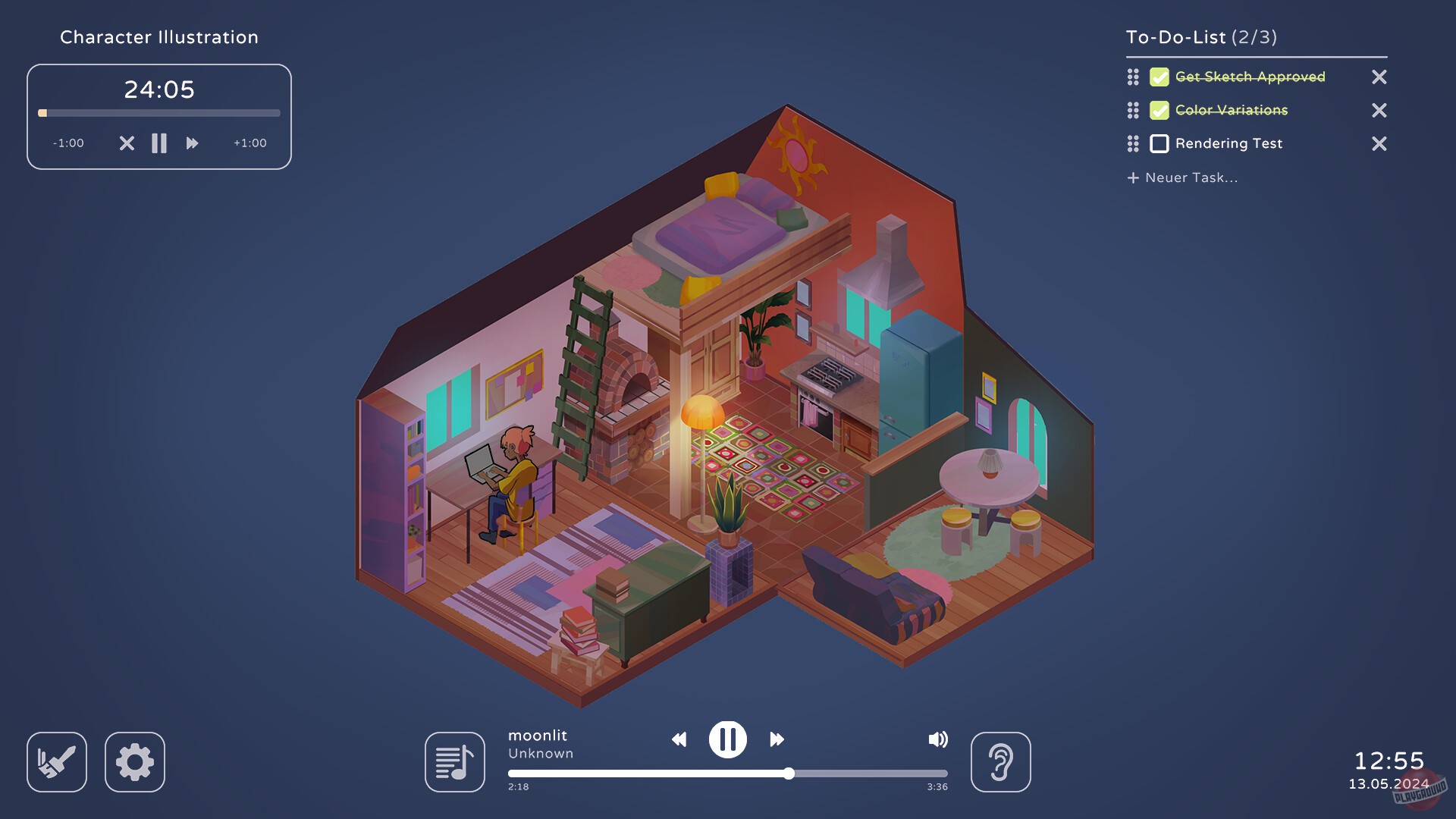Add one minute with the +1:00 button

pyautogui.click(x=250, y=143)
